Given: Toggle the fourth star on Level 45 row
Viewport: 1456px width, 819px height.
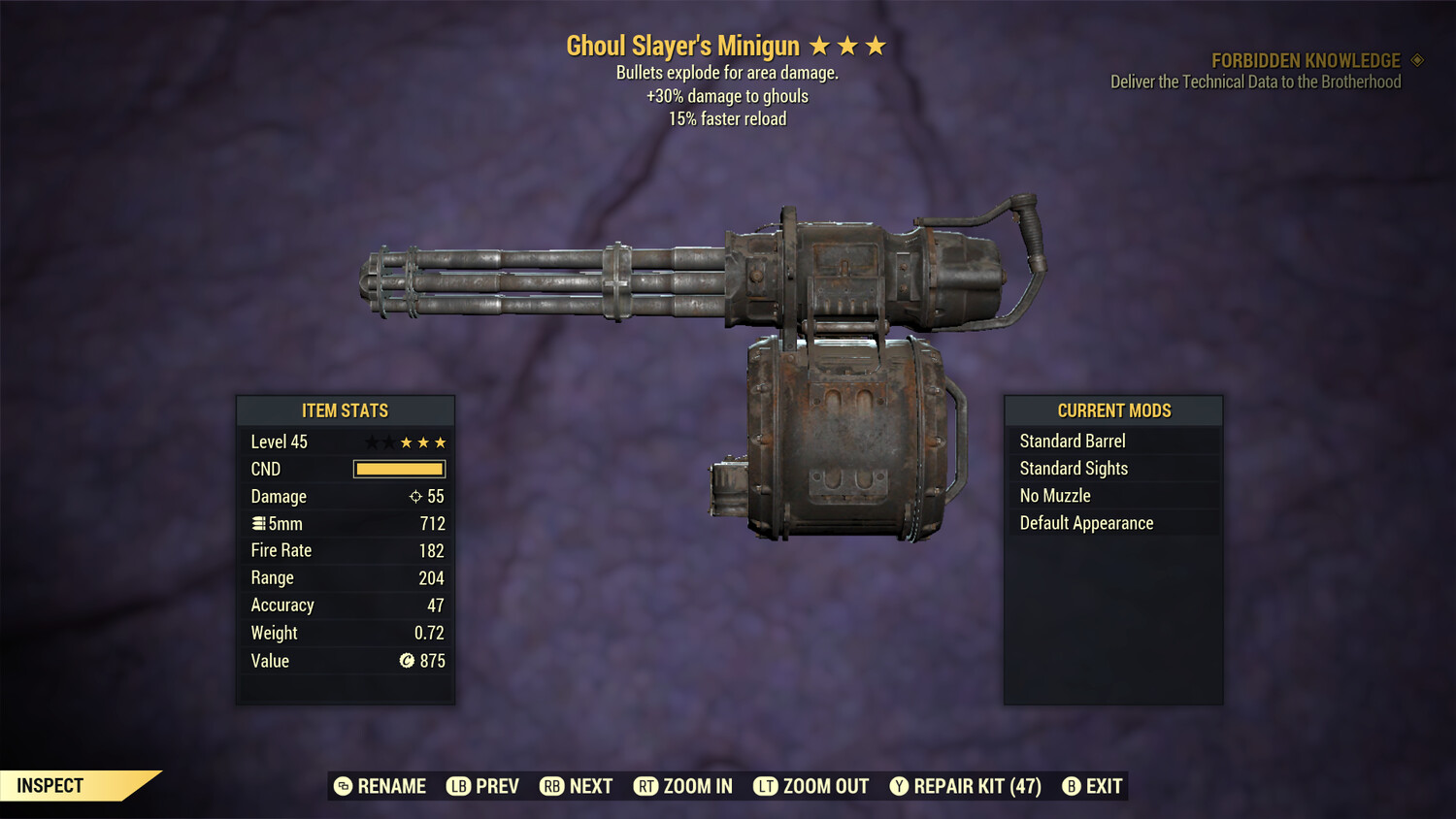Looking at the screenshot, I should (x=422, y=442).
